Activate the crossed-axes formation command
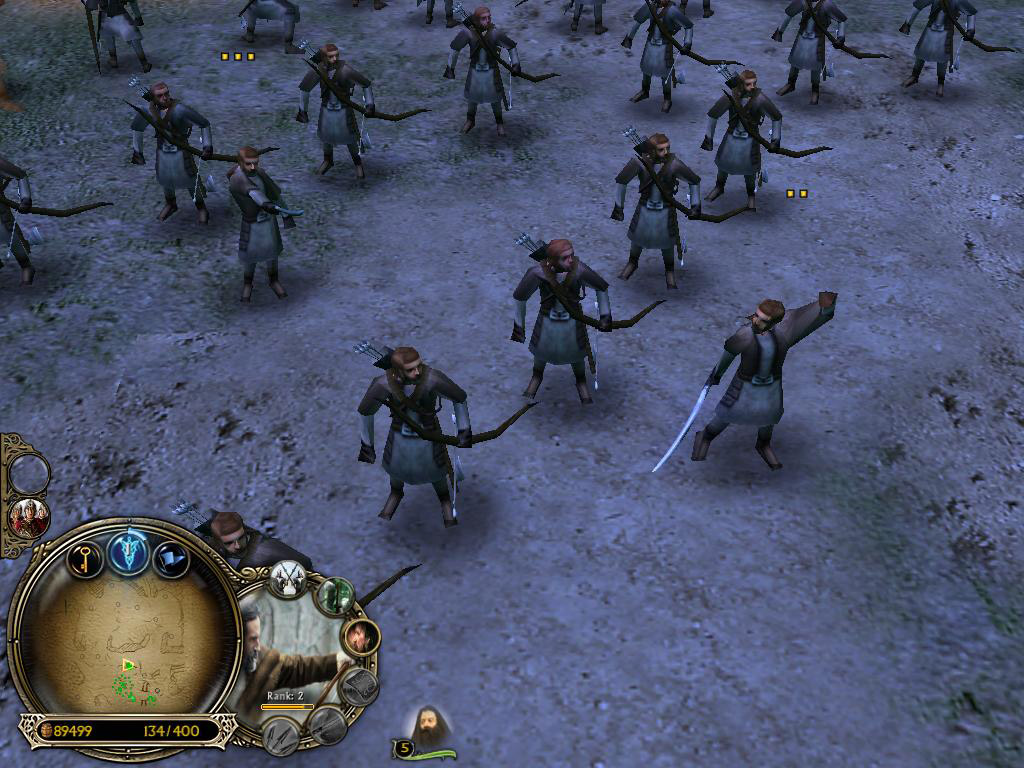The height and width of the screenshot is (768, 1024). 287,580
